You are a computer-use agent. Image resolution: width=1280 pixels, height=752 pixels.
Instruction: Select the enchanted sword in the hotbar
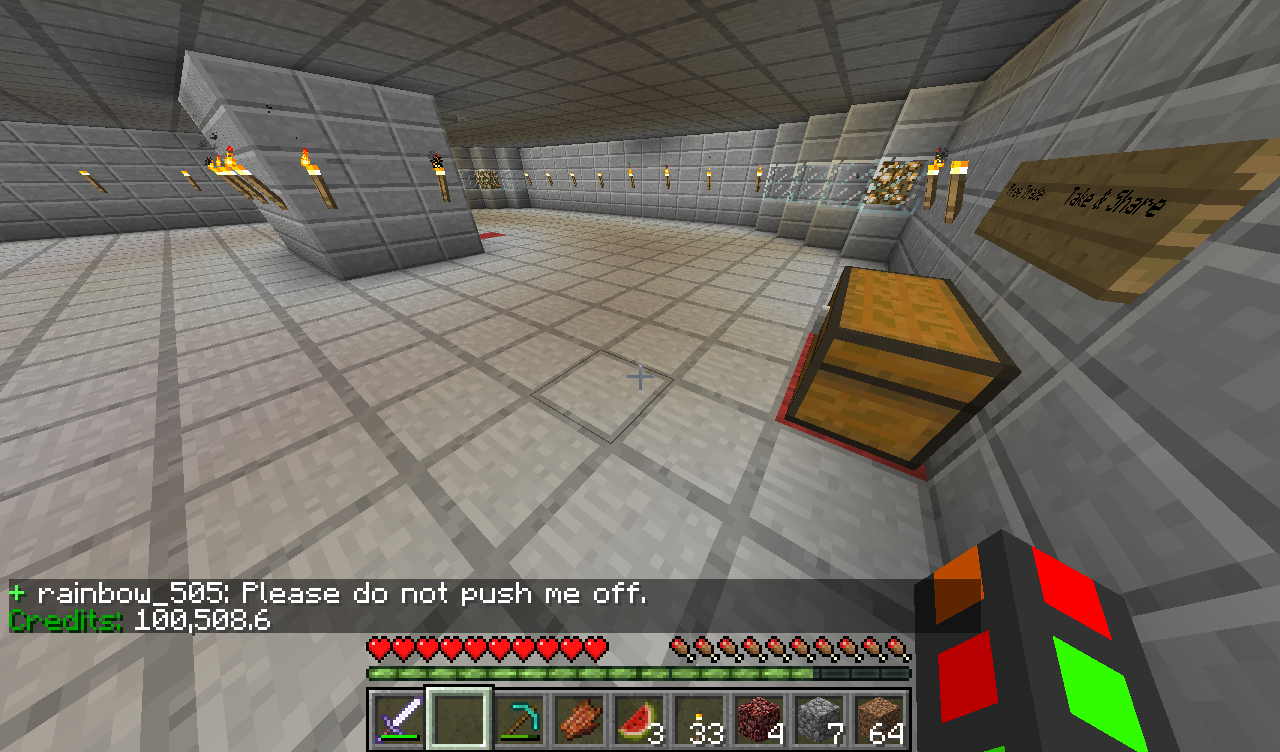[398, 714]
